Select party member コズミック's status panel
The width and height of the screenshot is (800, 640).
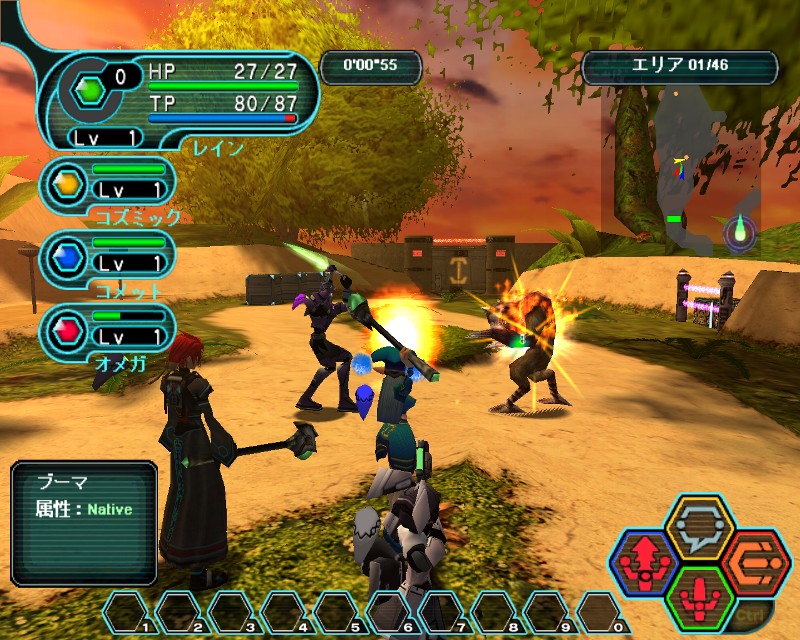click(x=109, y=184)
